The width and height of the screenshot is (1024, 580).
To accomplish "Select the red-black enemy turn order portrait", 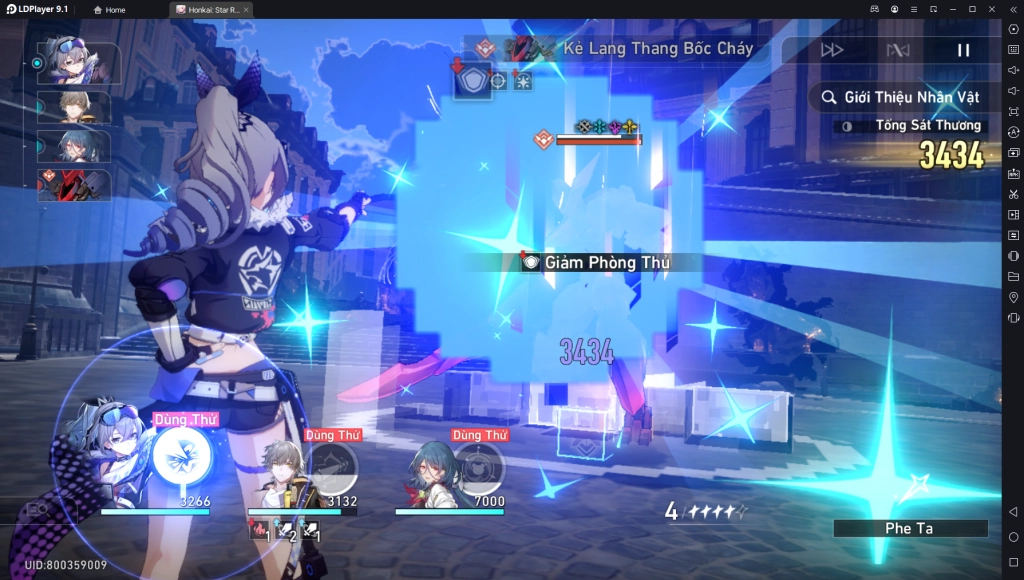I will click(x=75, y=185).
